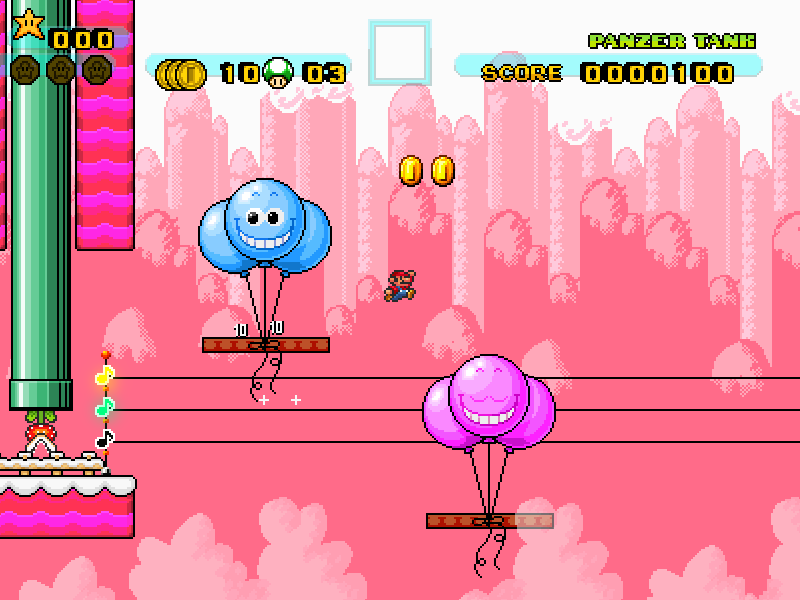800x600 pixels.
Task: Click the empty reserve item box
Action: [x=400, y=52]
